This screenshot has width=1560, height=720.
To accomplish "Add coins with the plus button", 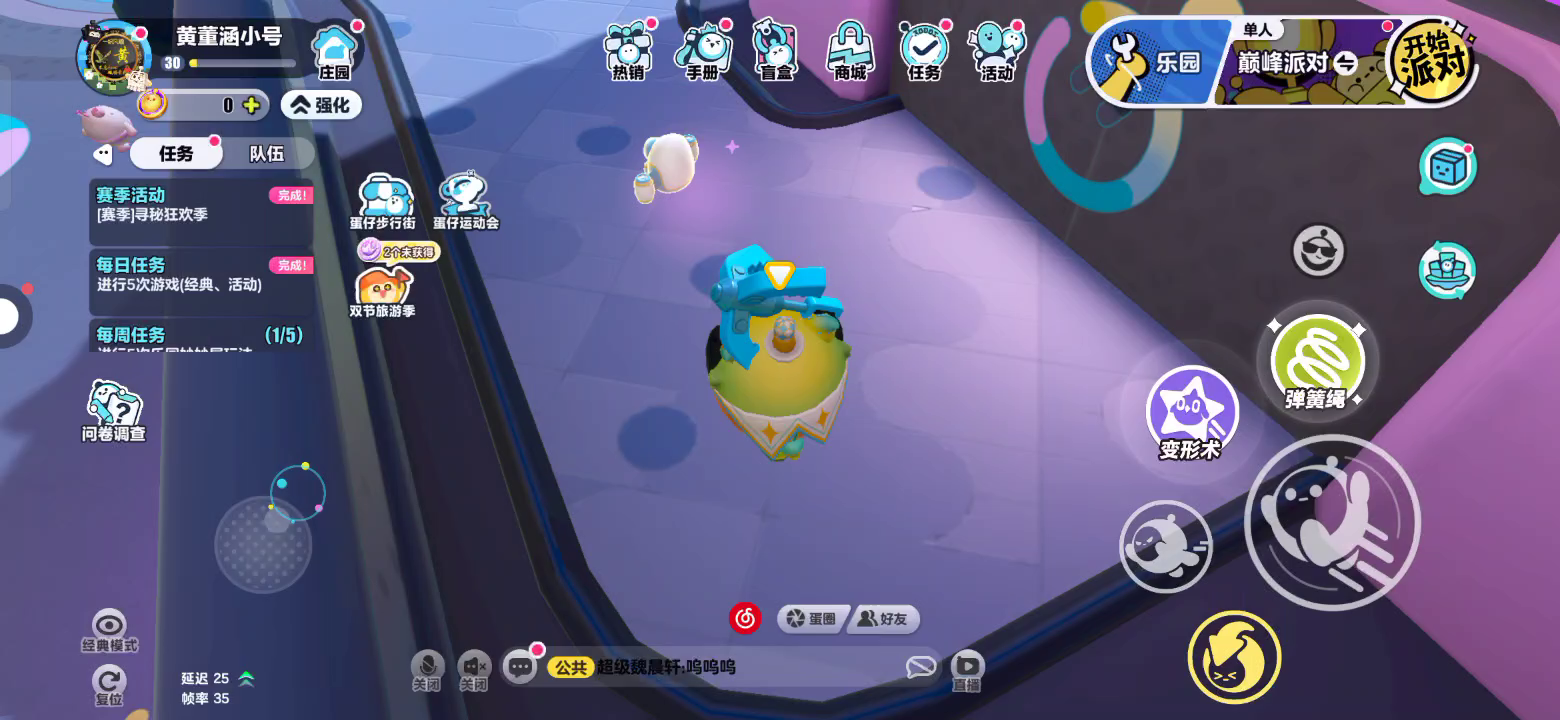I will tap(251, 105).
